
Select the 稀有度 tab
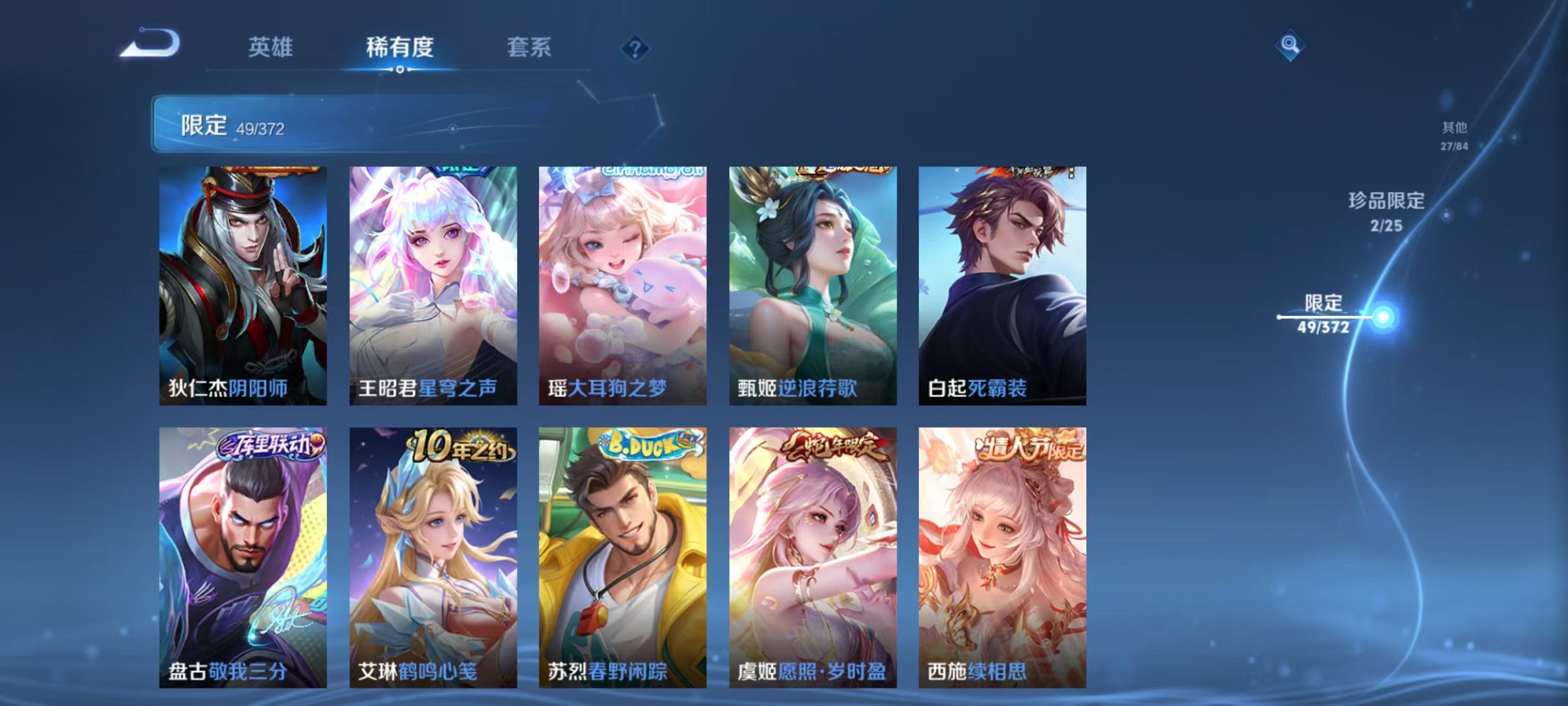point(400,47)
